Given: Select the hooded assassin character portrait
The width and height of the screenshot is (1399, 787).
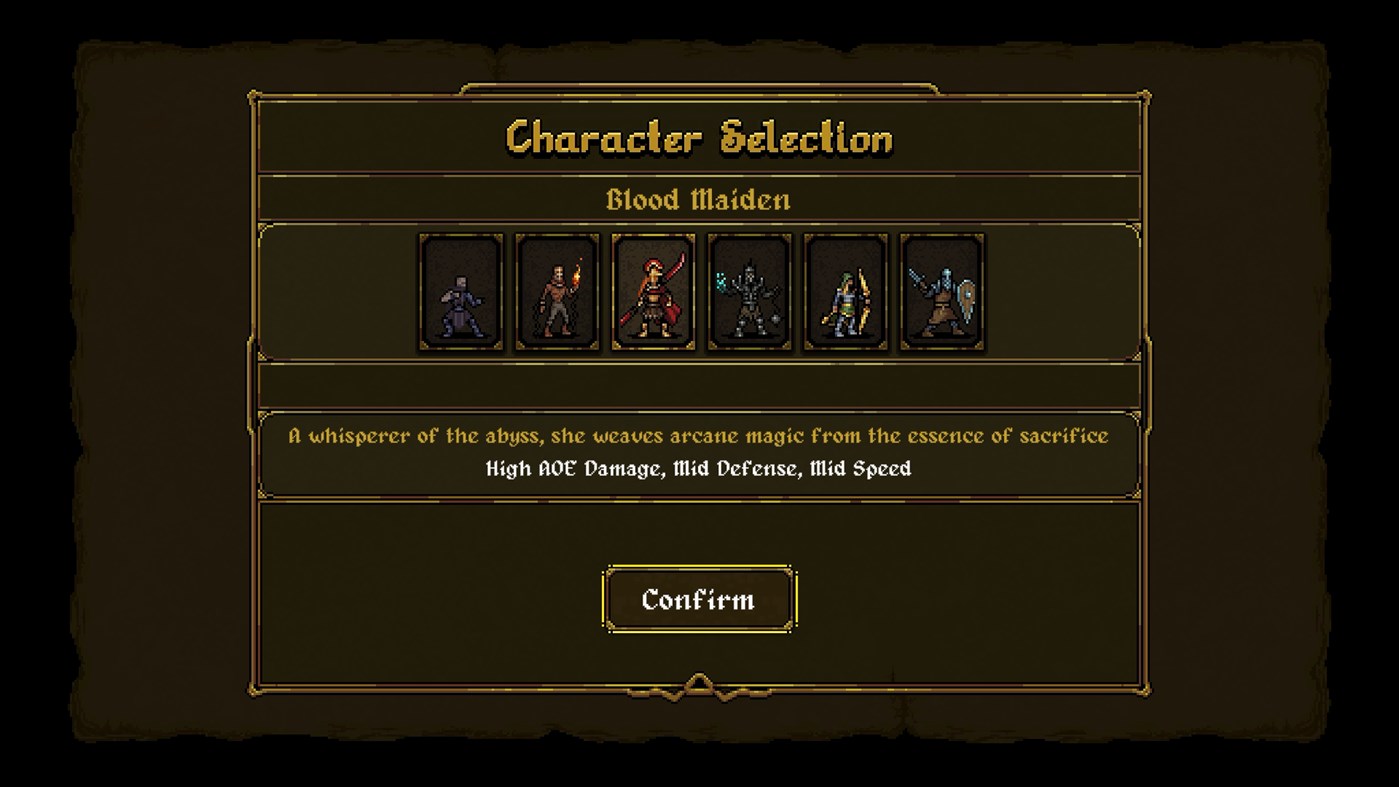Looking at the screenshot, I should pos(460,292).
